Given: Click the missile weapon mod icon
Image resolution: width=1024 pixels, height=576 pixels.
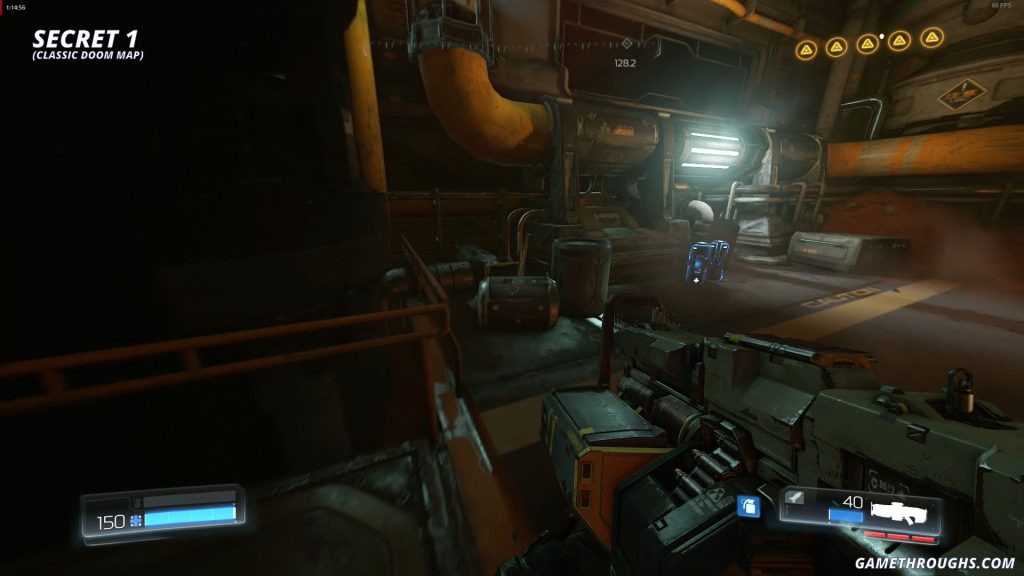Looking at the screenshot, I should pos(797,498).
